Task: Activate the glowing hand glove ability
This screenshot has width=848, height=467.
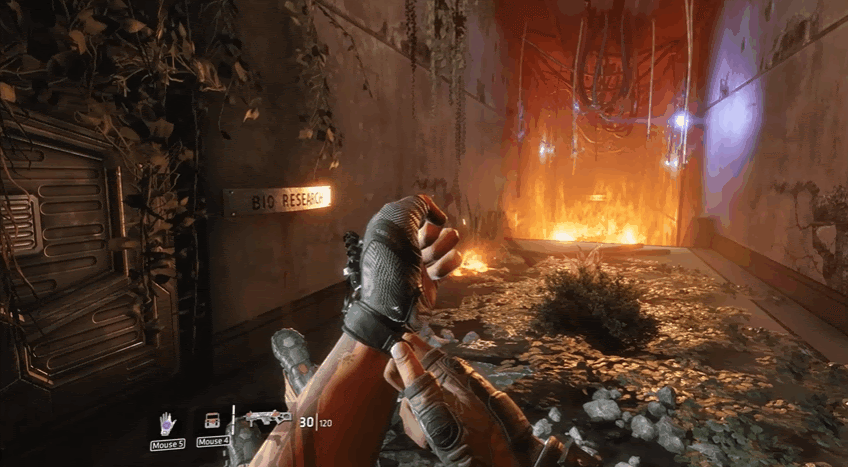Action: (167, 423)
